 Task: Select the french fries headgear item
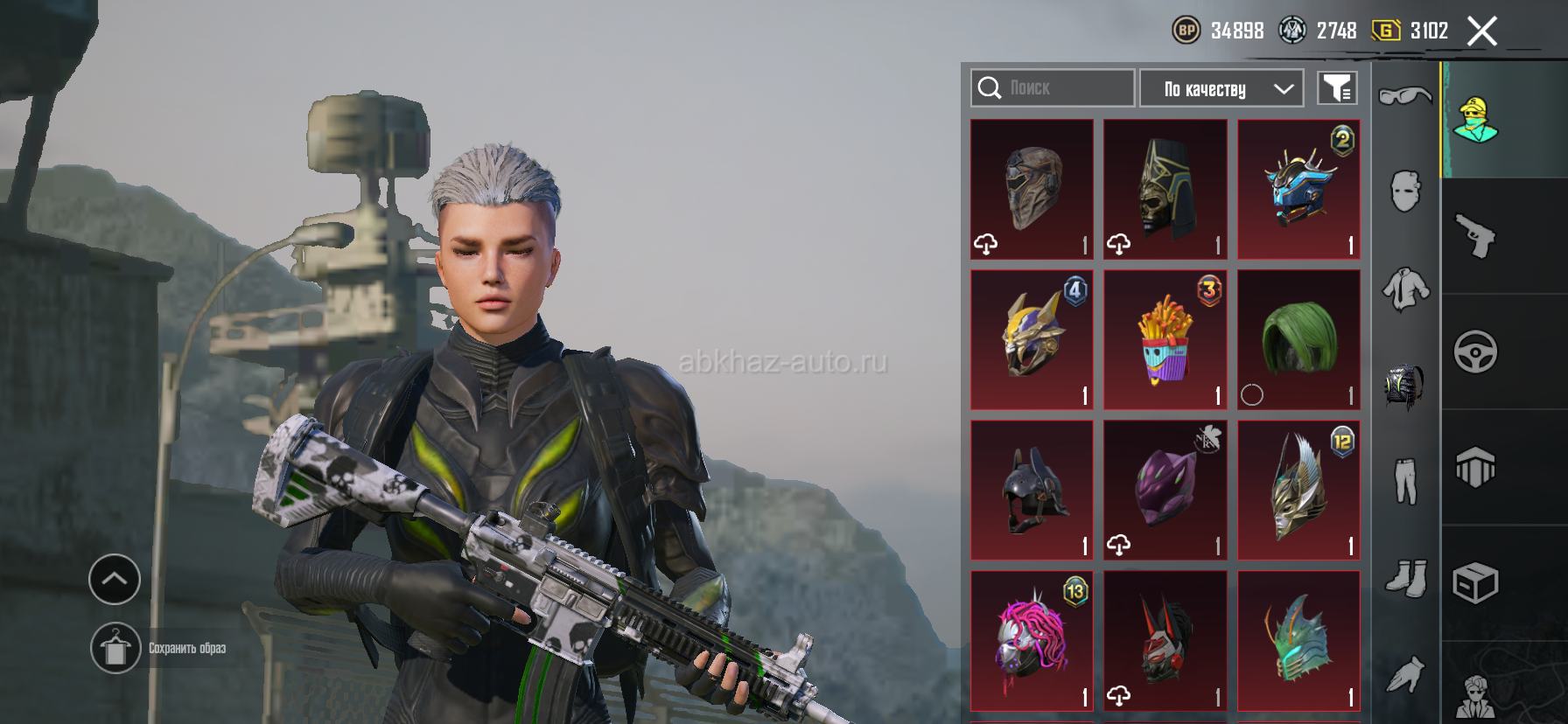tap(1165, 339)
